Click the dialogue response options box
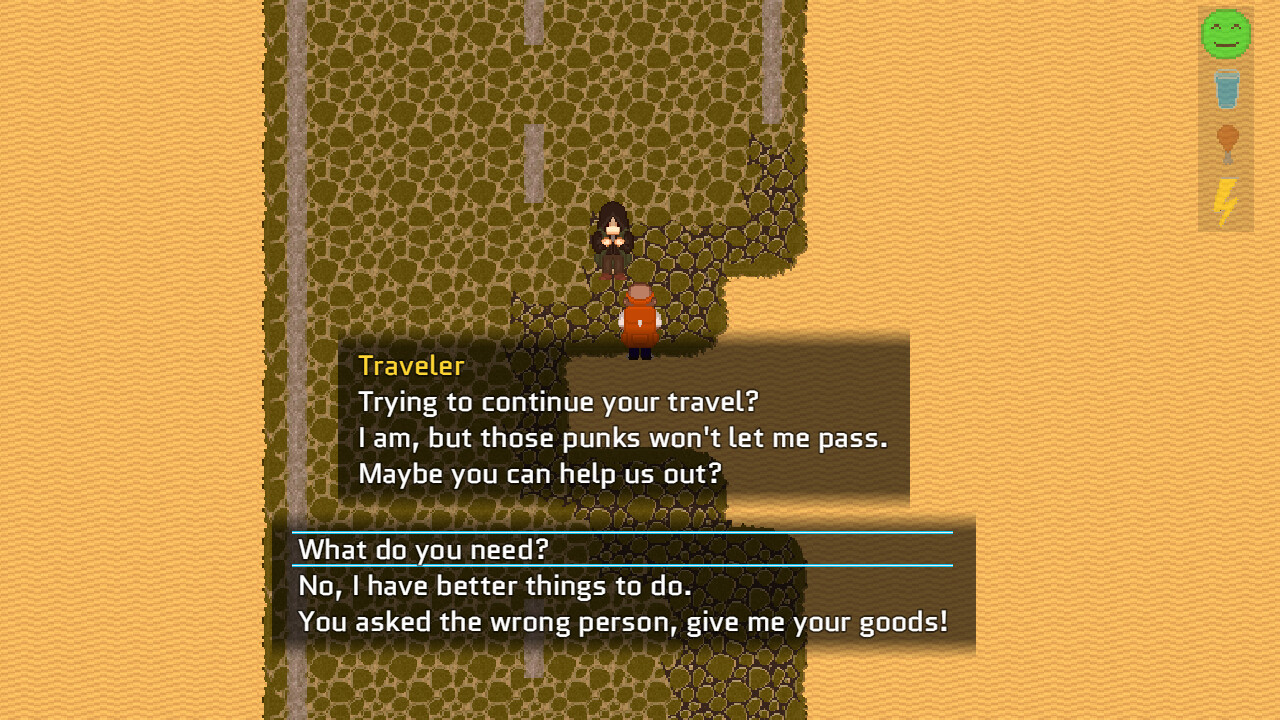 tap(620, 585)
